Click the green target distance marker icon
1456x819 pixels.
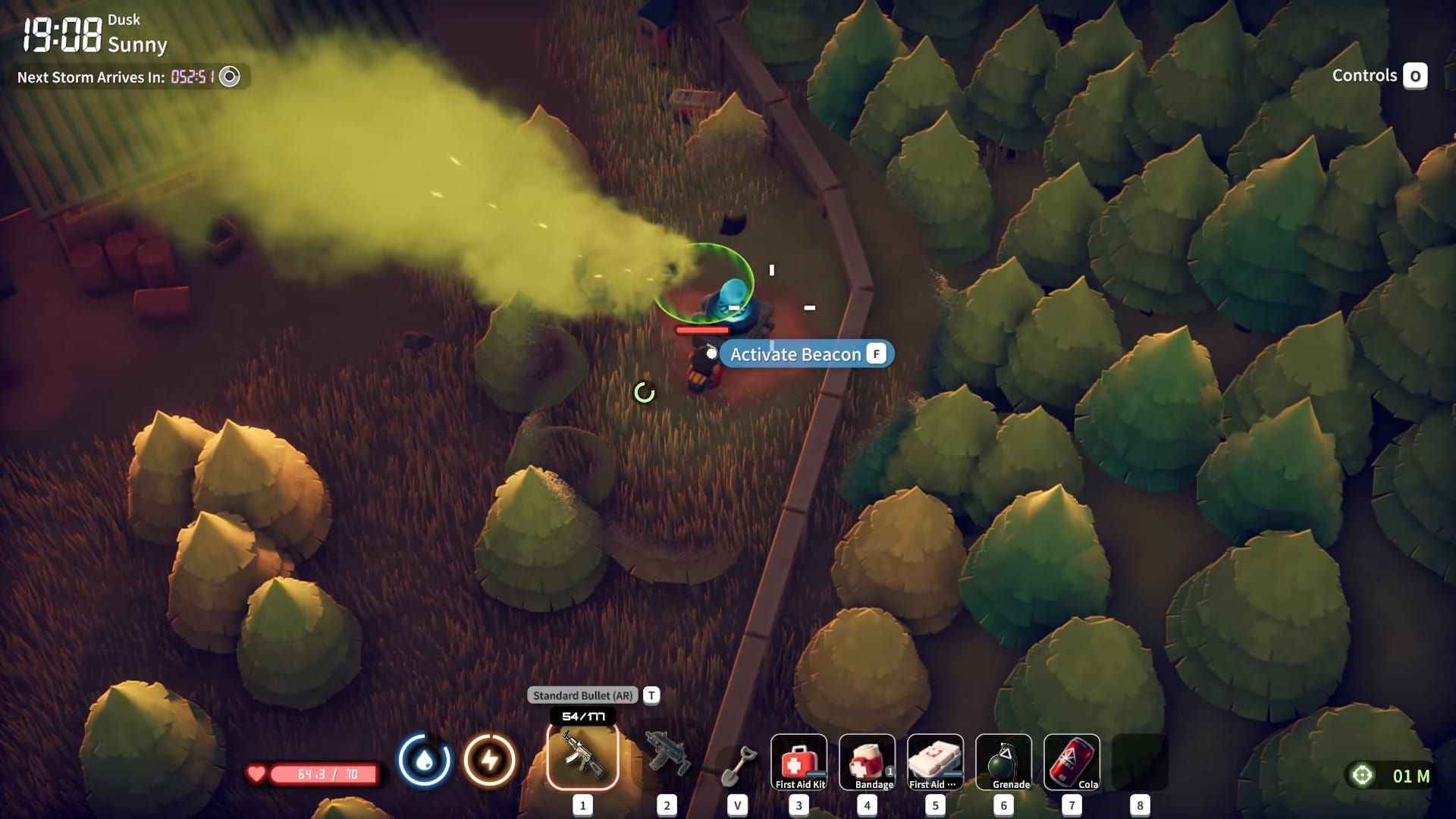coord(1362,775)
